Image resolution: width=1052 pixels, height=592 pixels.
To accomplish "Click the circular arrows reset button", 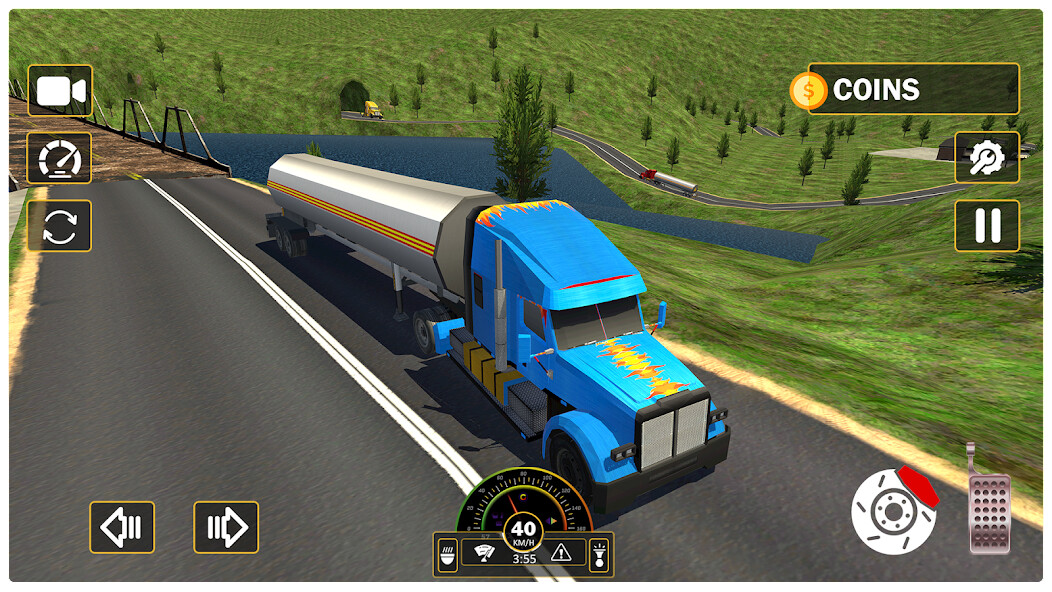I will 60,225.
